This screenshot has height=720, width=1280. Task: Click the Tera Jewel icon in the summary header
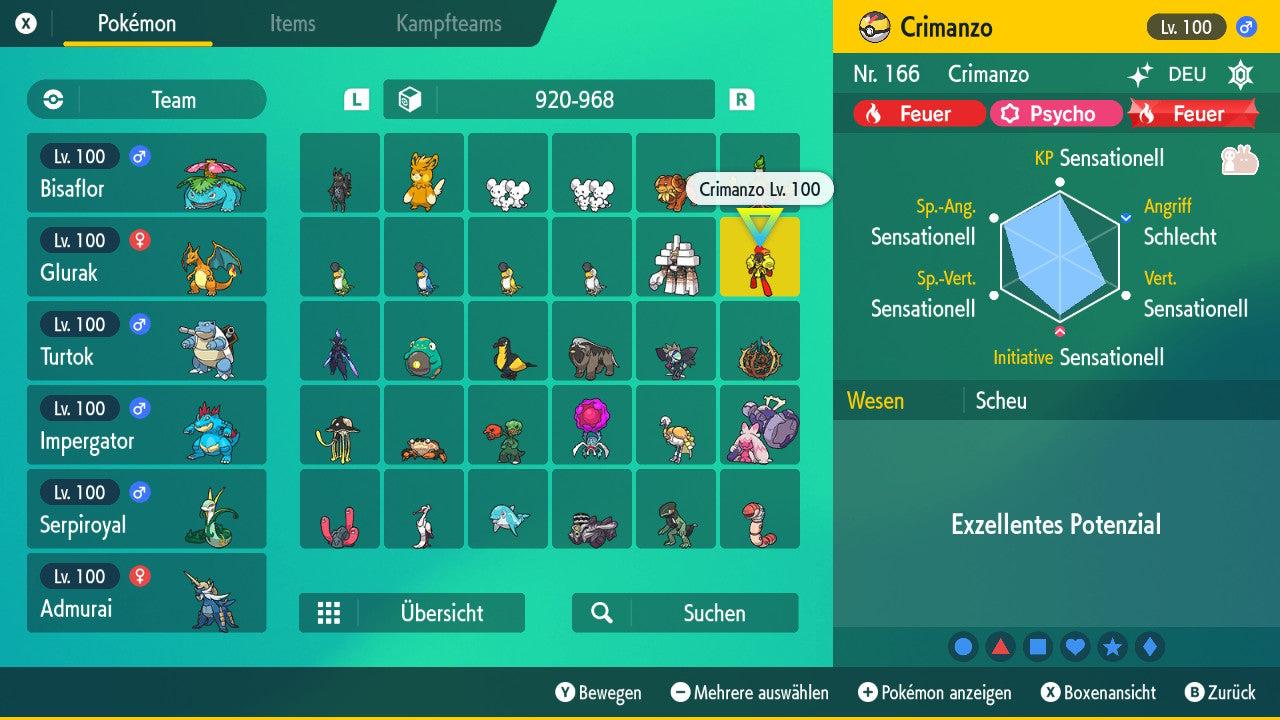[1240, 76]
